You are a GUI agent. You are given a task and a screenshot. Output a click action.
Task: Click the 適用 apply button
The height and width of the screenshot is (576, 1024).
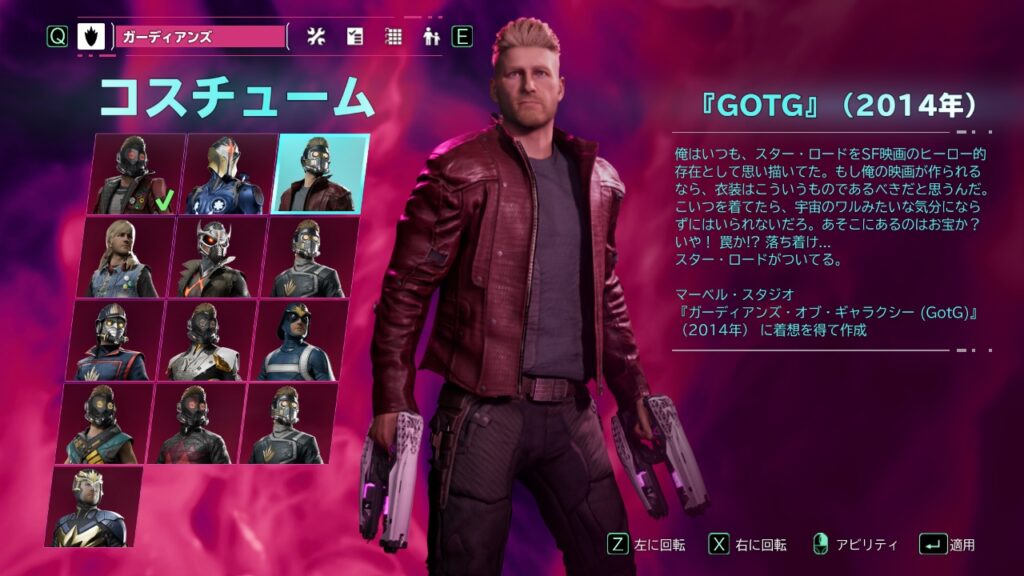948,545
